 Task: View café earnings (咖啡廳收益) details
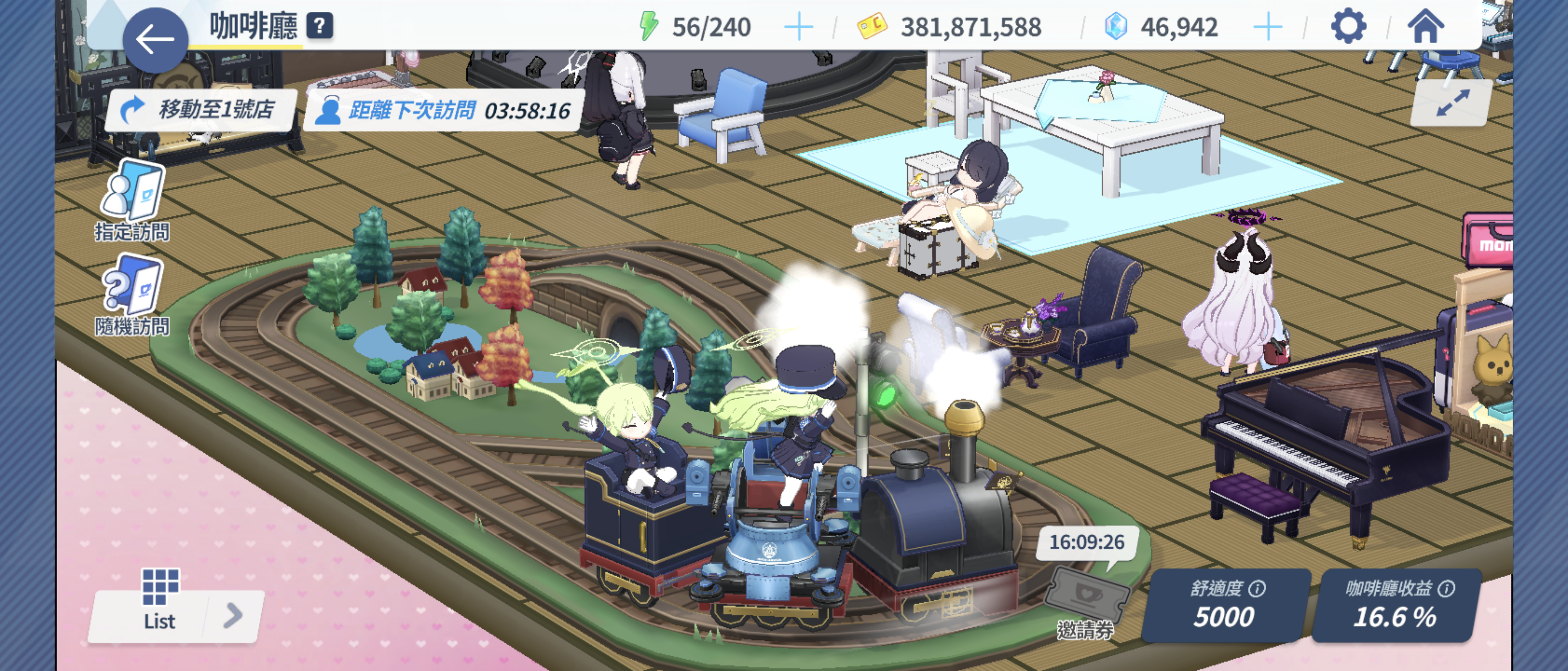(1396, 605)
